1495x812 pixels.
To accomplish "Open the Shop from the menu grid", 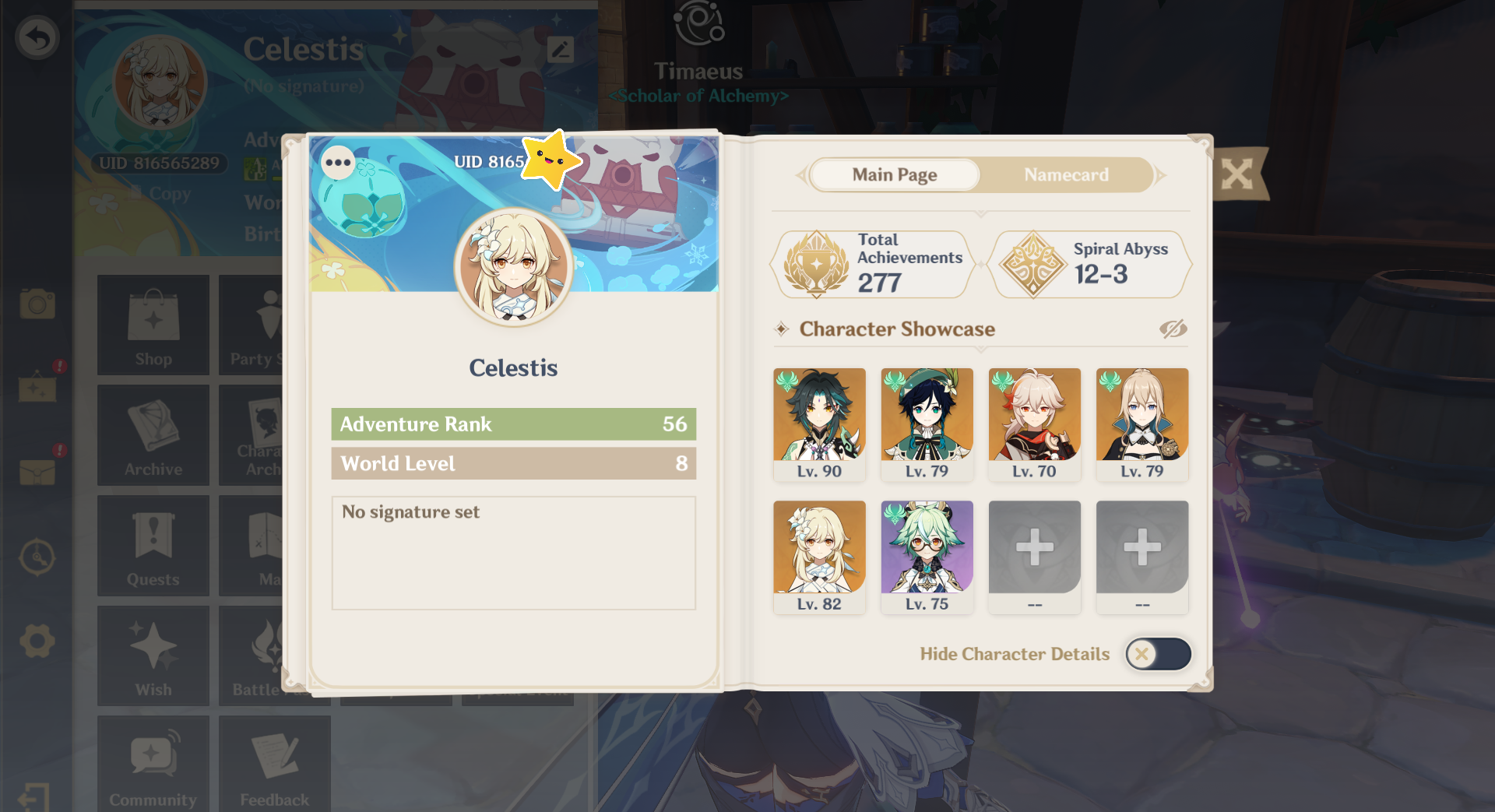I will pos(153,325).
